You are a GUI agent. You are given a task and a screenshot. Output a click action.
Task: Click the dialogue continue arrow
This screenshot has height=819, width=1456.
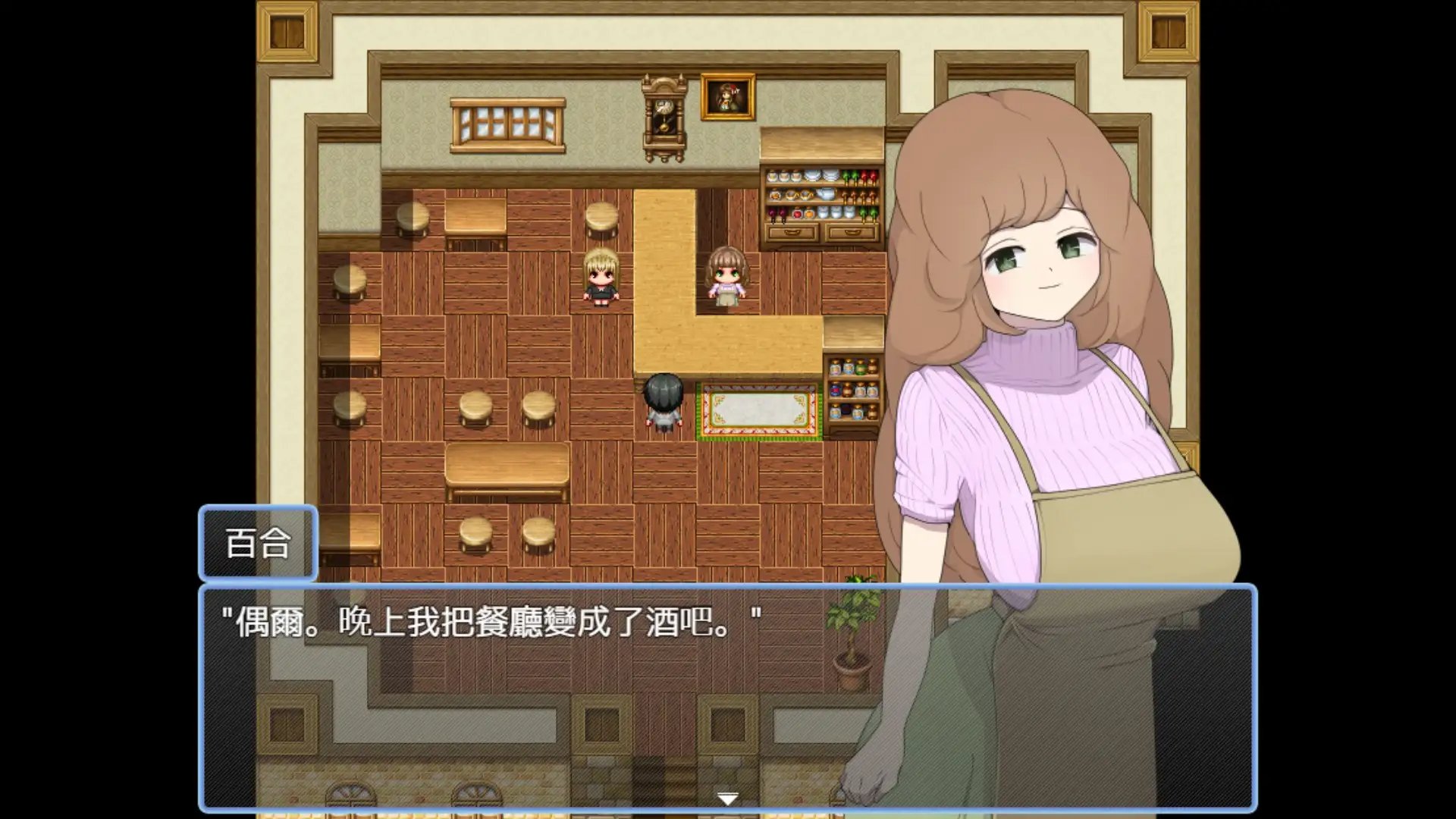727,799
